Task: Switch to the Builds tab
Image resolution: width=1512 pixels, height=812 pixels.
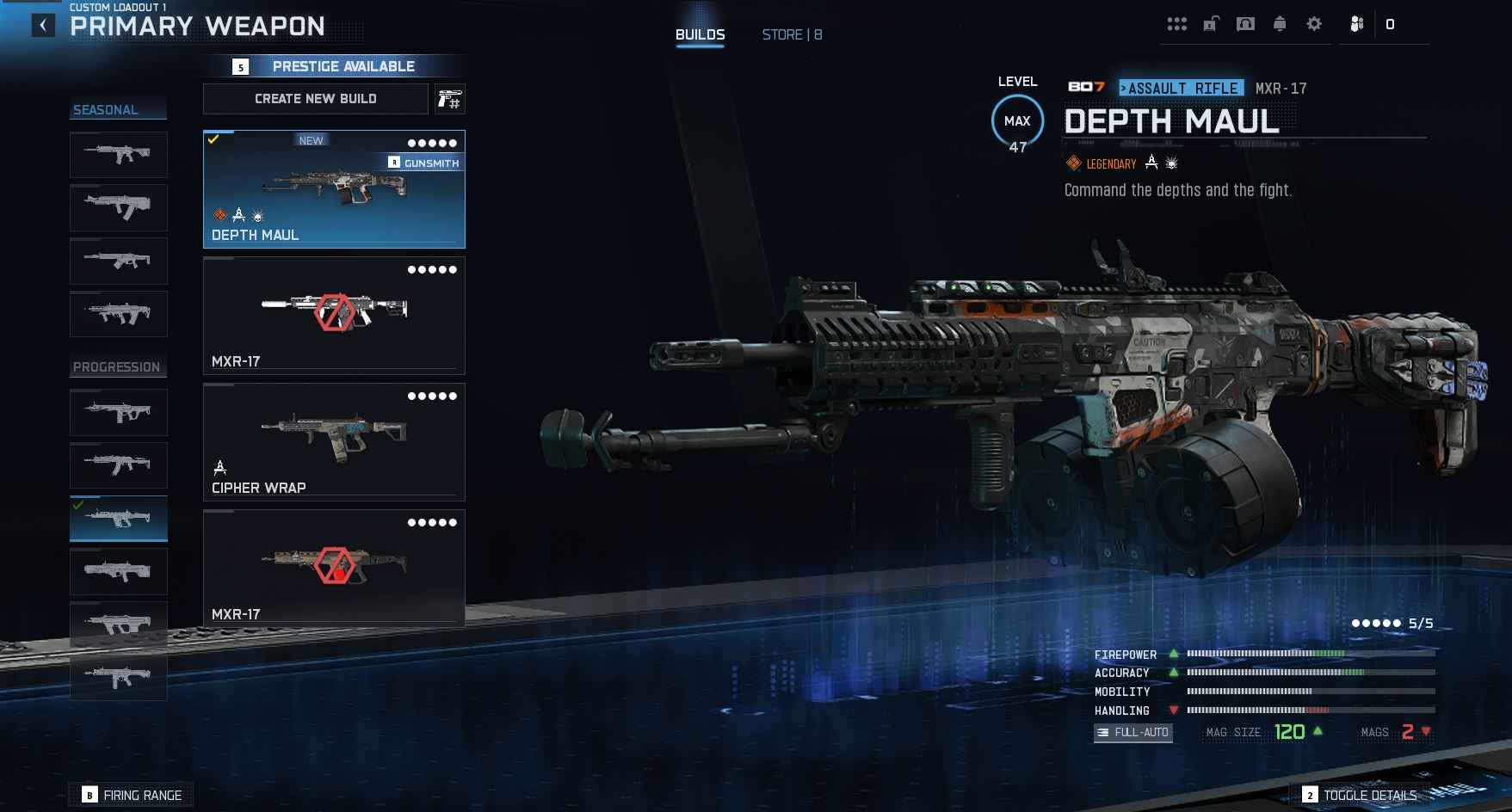Action: click(700, 34)
